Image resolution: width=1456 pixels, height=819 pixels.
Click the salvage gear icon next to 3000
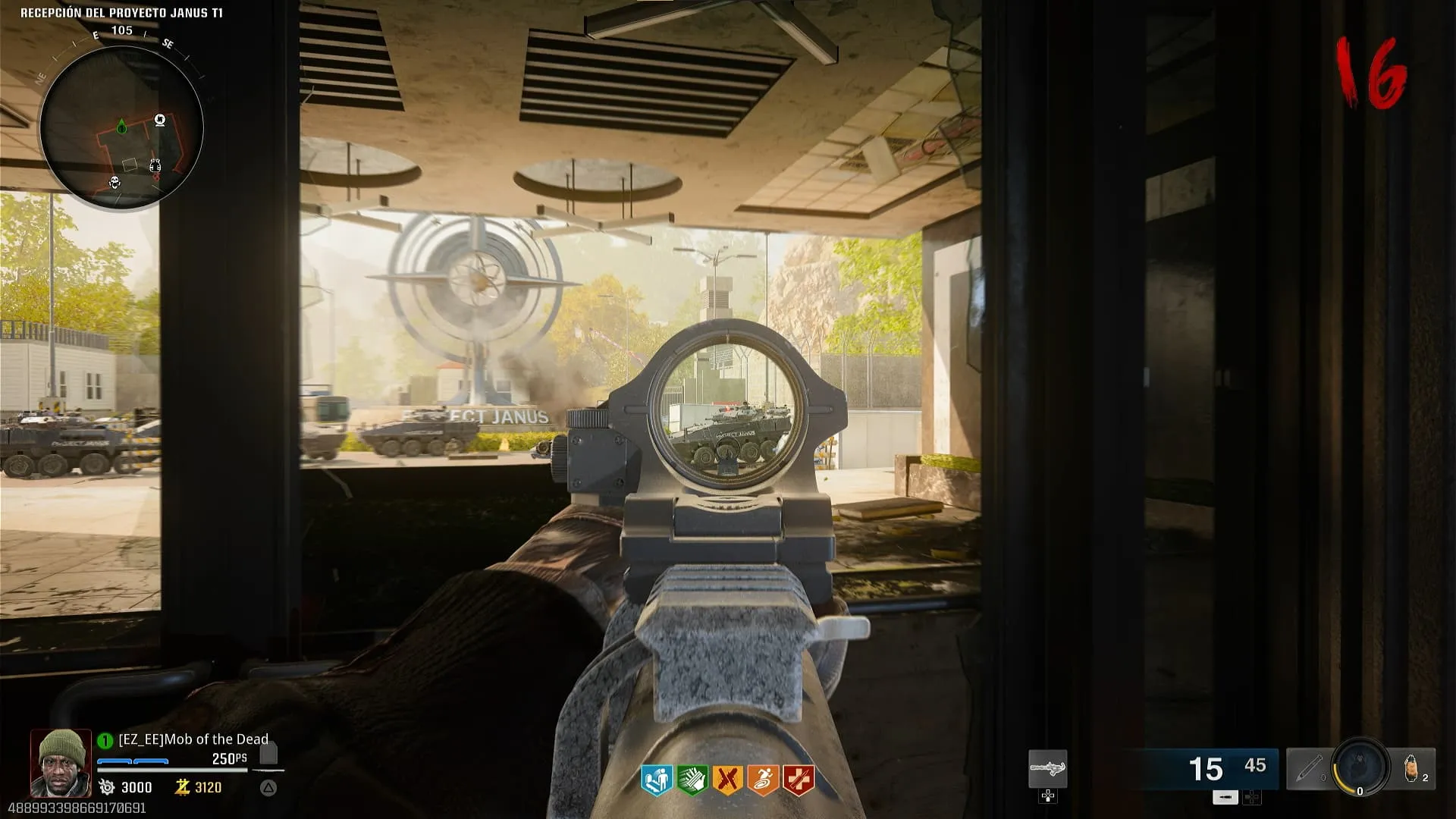(x=107, y=787)
